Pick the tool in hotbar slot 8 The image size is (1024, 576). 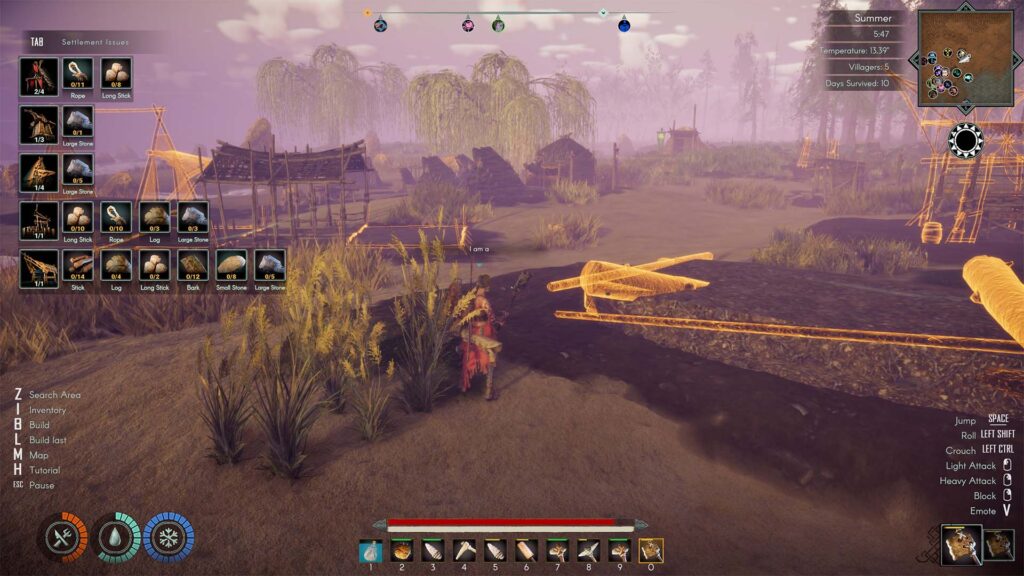pyautogui.click(x=588, y=550)
